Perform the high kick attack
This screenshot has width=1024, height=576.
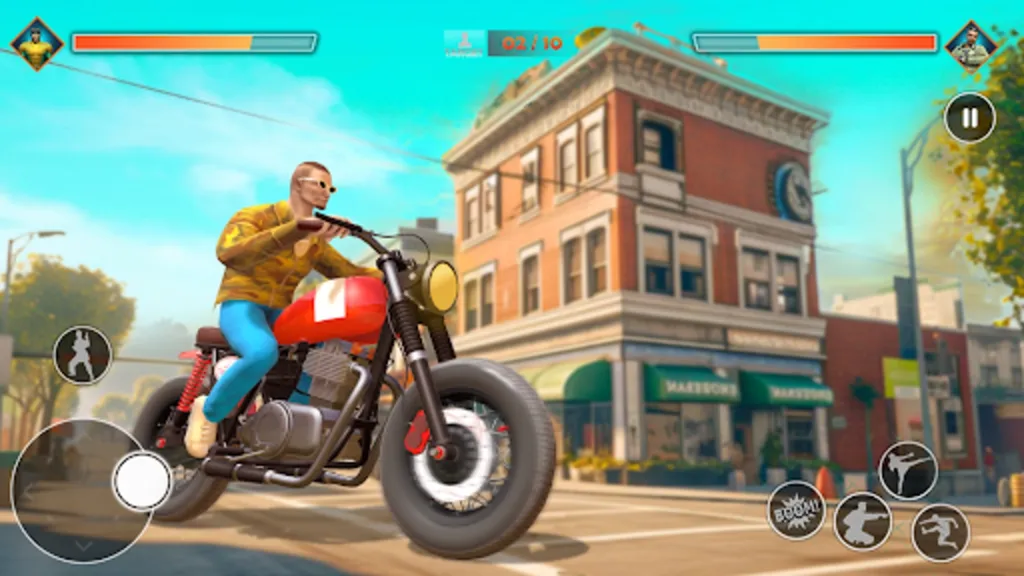point(908,470)
